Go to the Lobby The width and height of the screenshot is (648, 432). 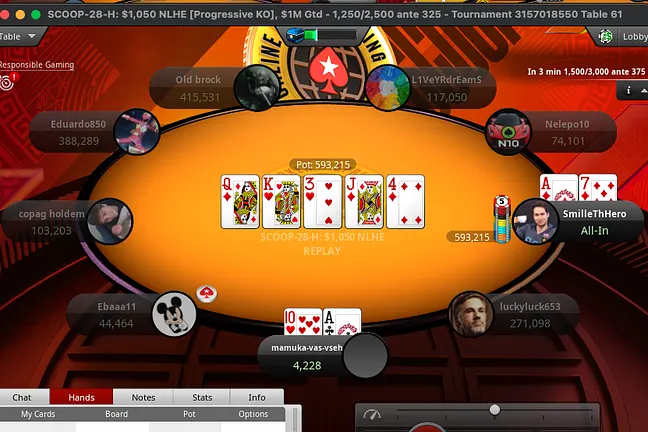coord(622,36)
